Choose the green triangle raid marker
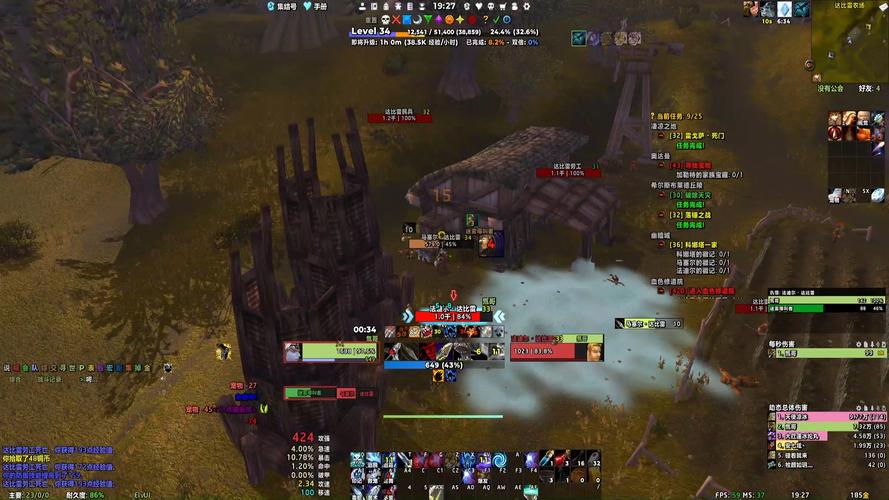The width and height of the screenshot is (889, 500). 428,19
